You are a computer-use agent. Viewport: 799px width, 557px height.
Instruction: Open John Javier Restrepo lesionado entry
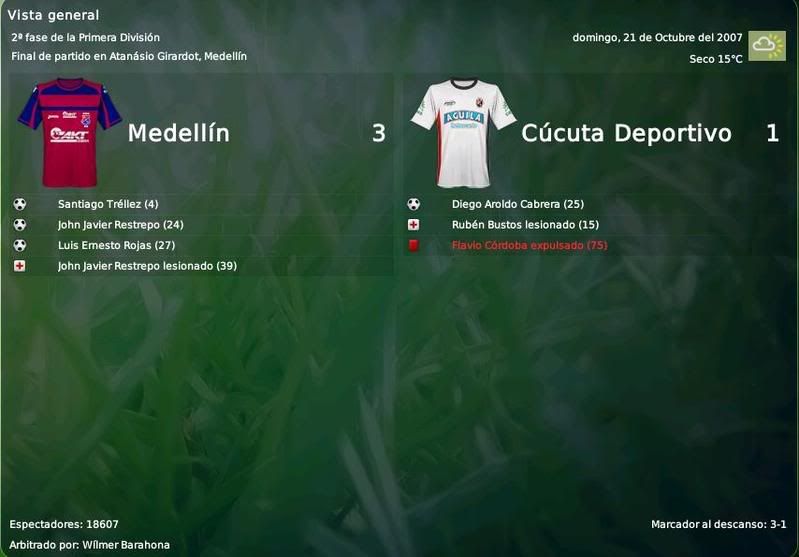pos(147,266)
